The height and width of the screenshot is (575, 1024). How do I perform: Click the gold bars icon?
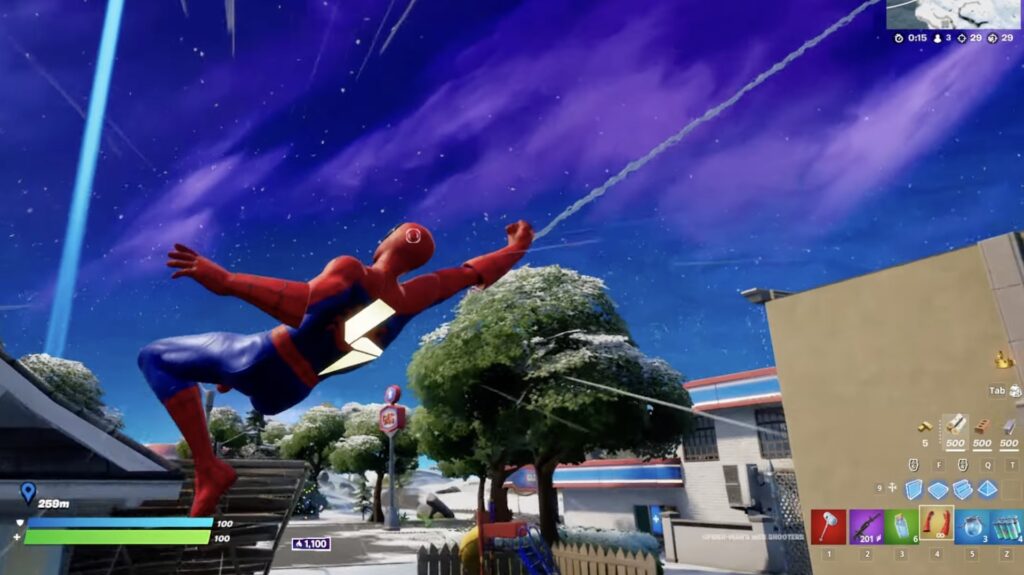(x=925, y=427)
